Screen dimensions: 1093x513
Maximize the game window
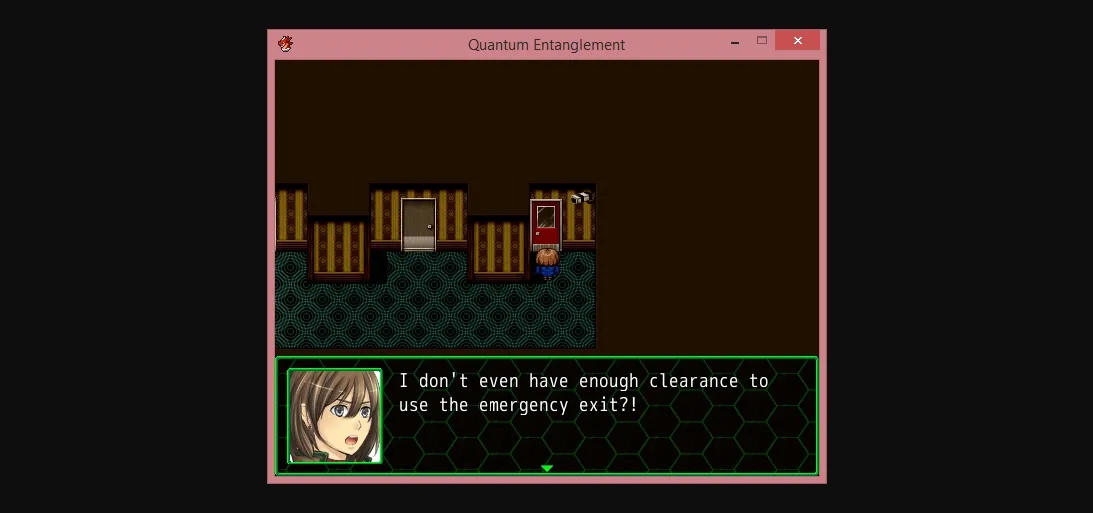(x=762, y=41)
